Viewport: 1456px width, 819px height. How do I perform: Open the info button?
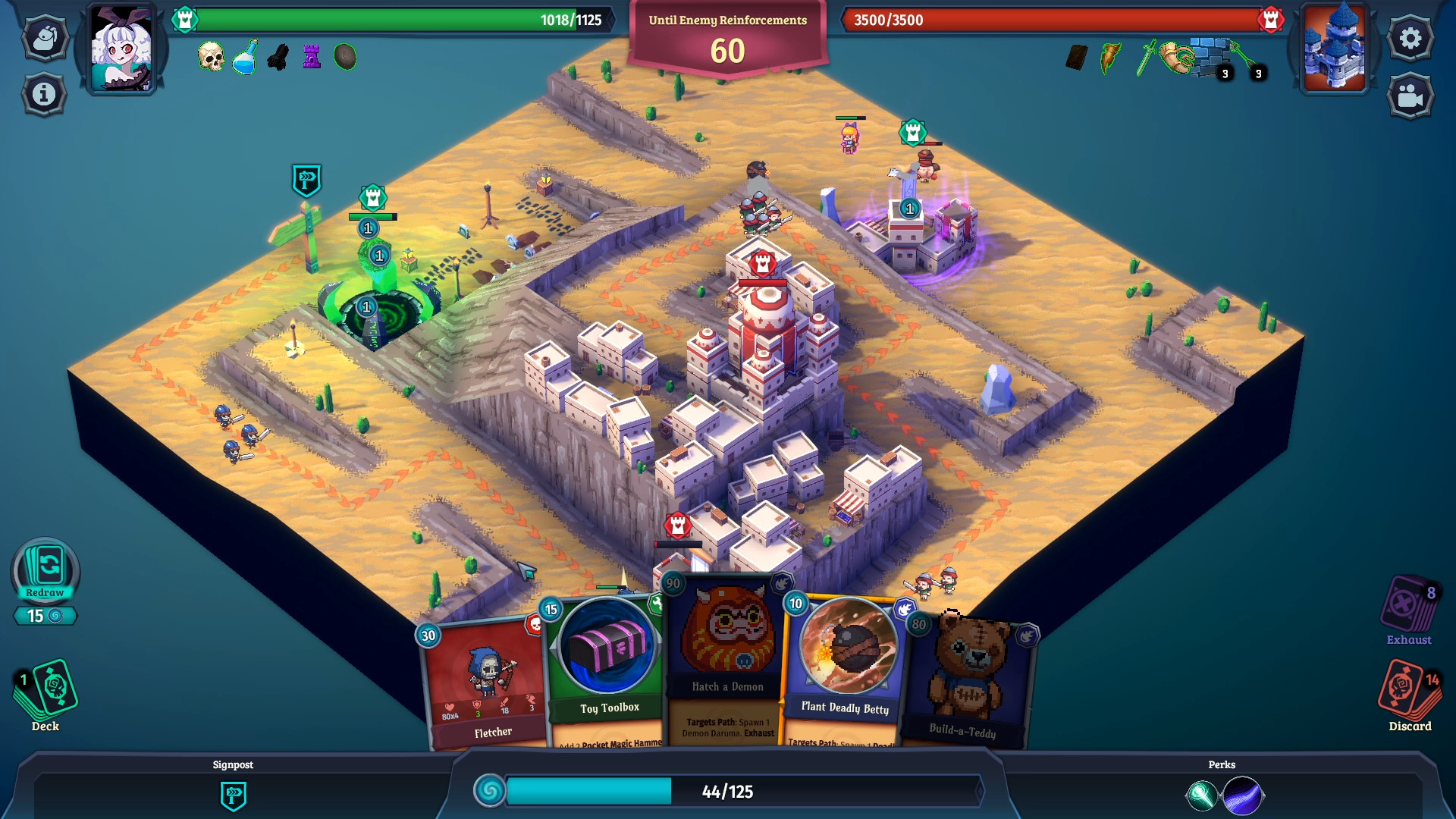(44, 94)
